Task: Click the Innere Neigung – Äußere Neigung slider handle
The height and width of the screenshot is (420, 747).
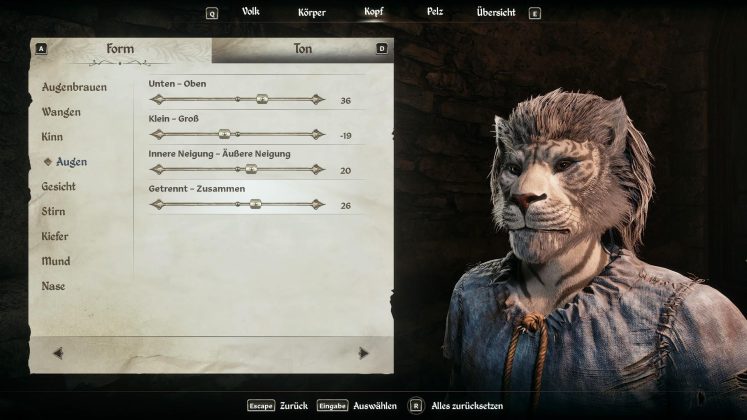Action: point(251,169)
